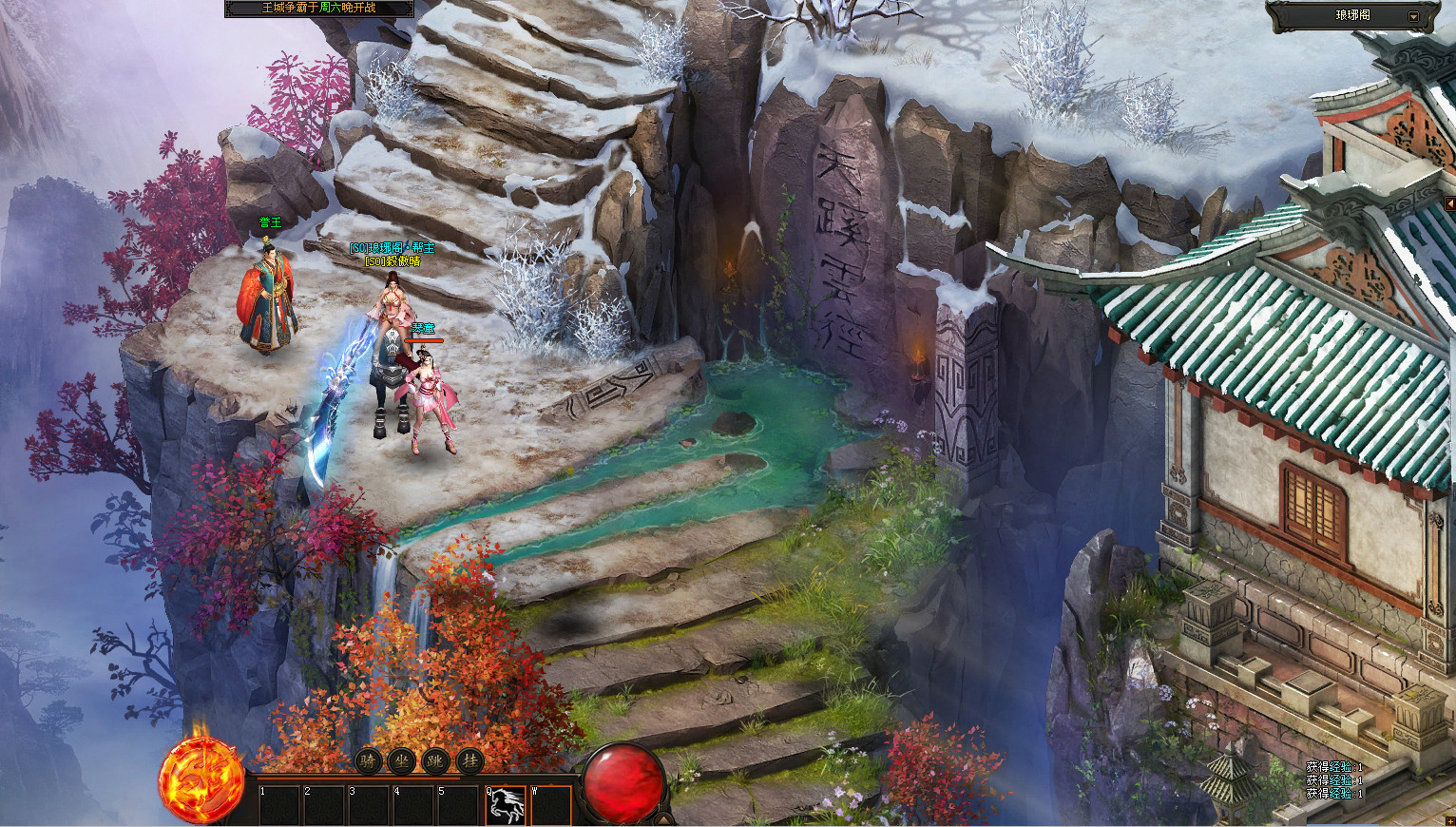The height and width of the screenshot is (827, 1456).
Task: Expand the side panel with the left arrow
Action: [x=1449, y=204]
